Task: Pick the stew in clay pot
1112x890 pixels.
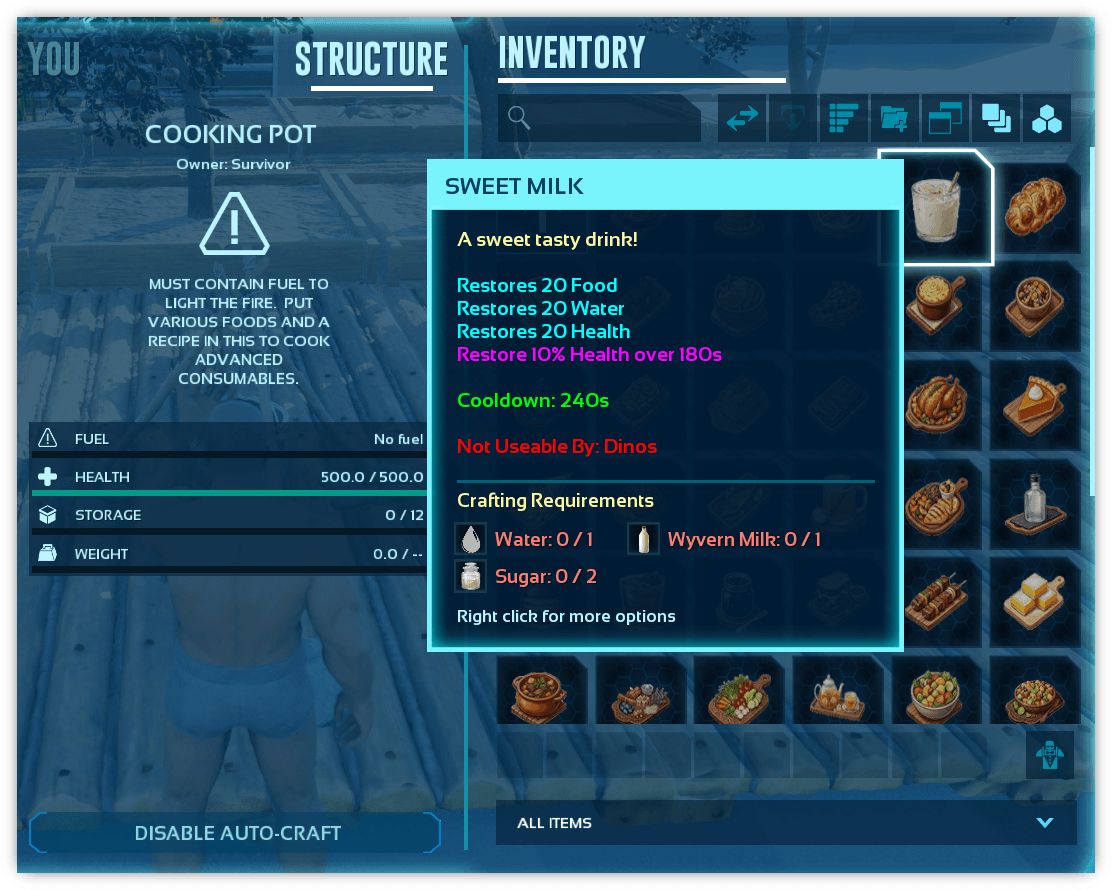Action: [541, 691]
